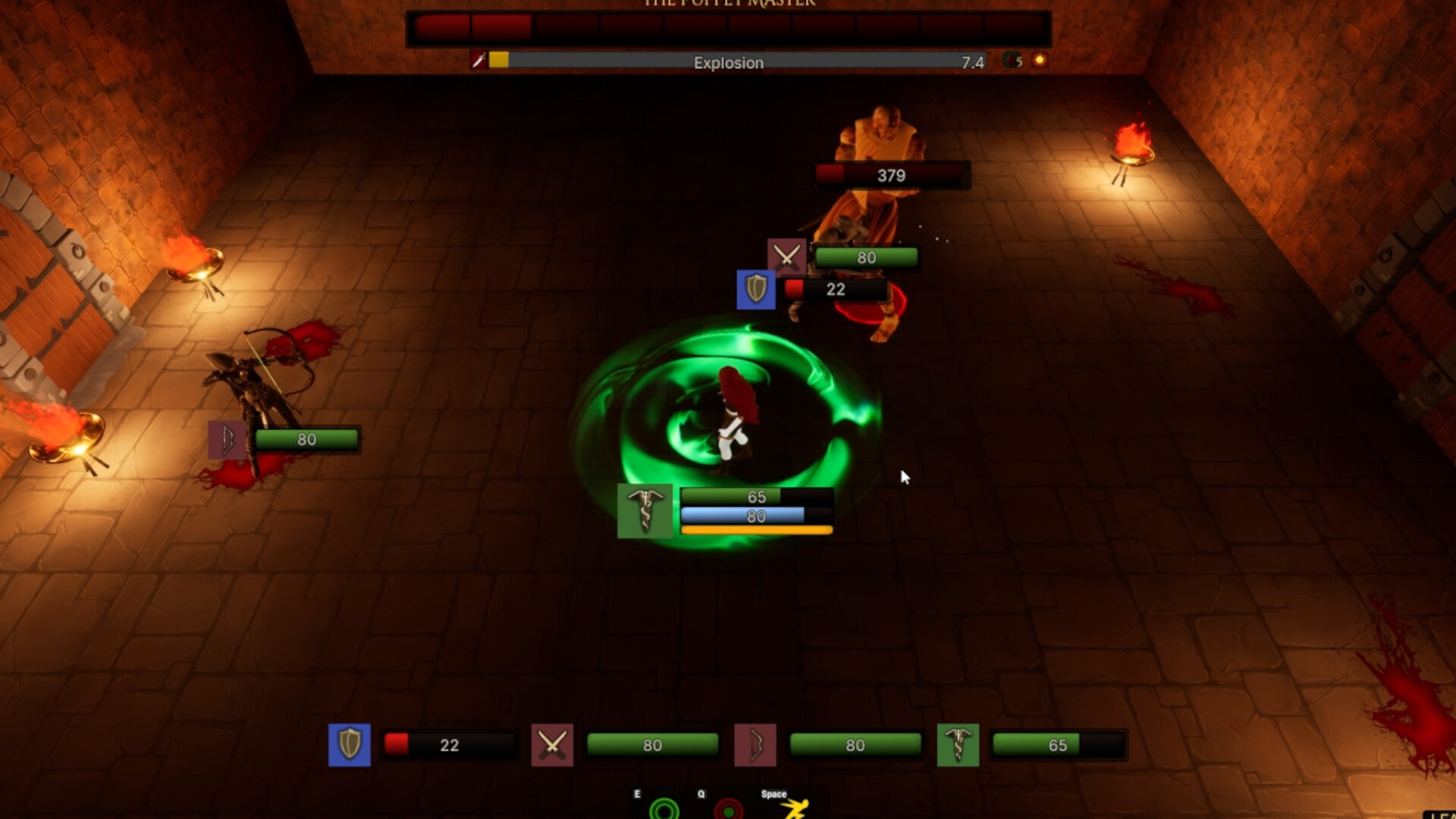Click THE PUPPET MASTER boss title
The height and width of the screenshot is (819, 1456).
coord(728,4)
